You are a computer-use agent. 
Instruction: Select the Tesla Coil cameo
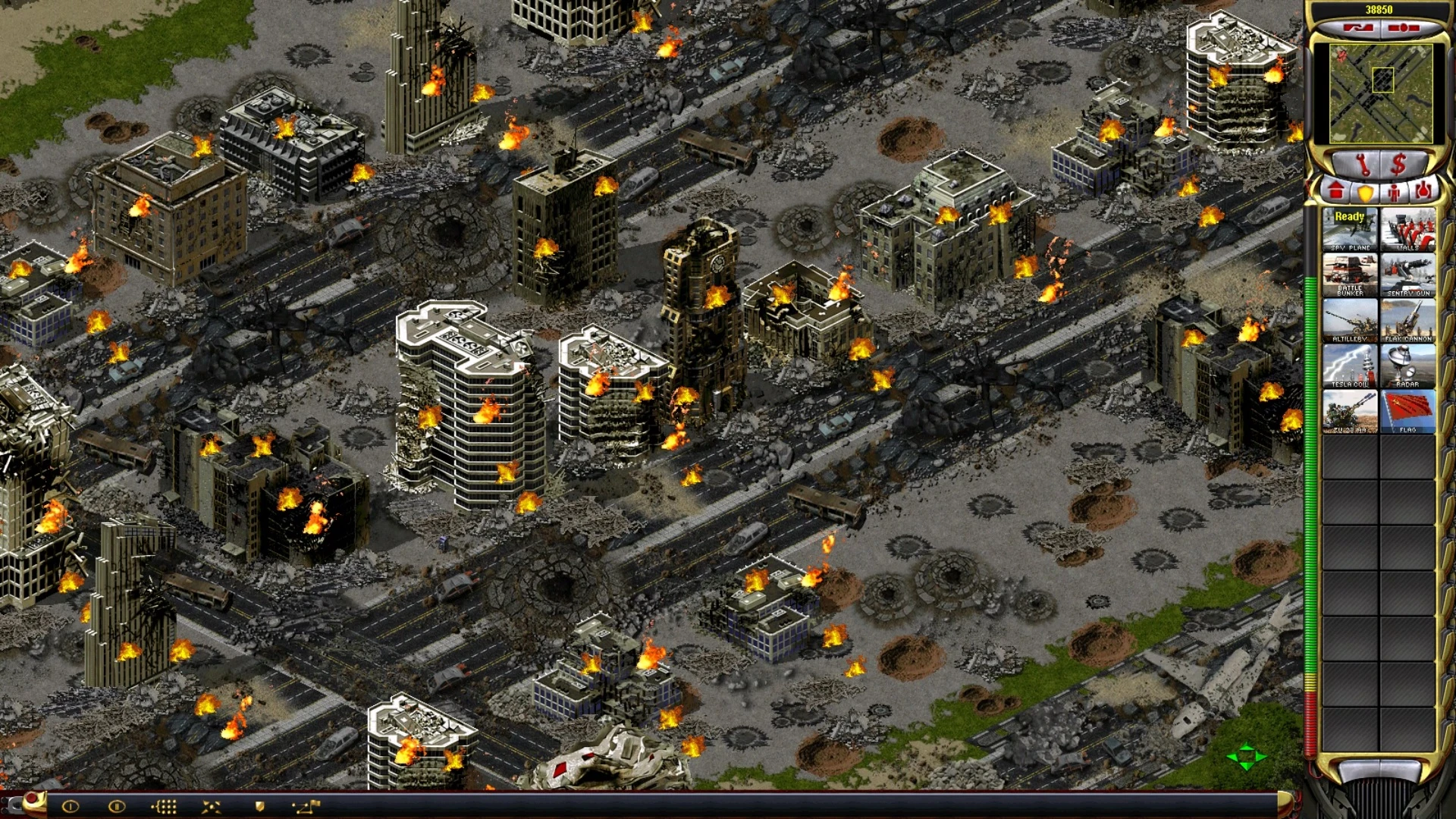1350,366
